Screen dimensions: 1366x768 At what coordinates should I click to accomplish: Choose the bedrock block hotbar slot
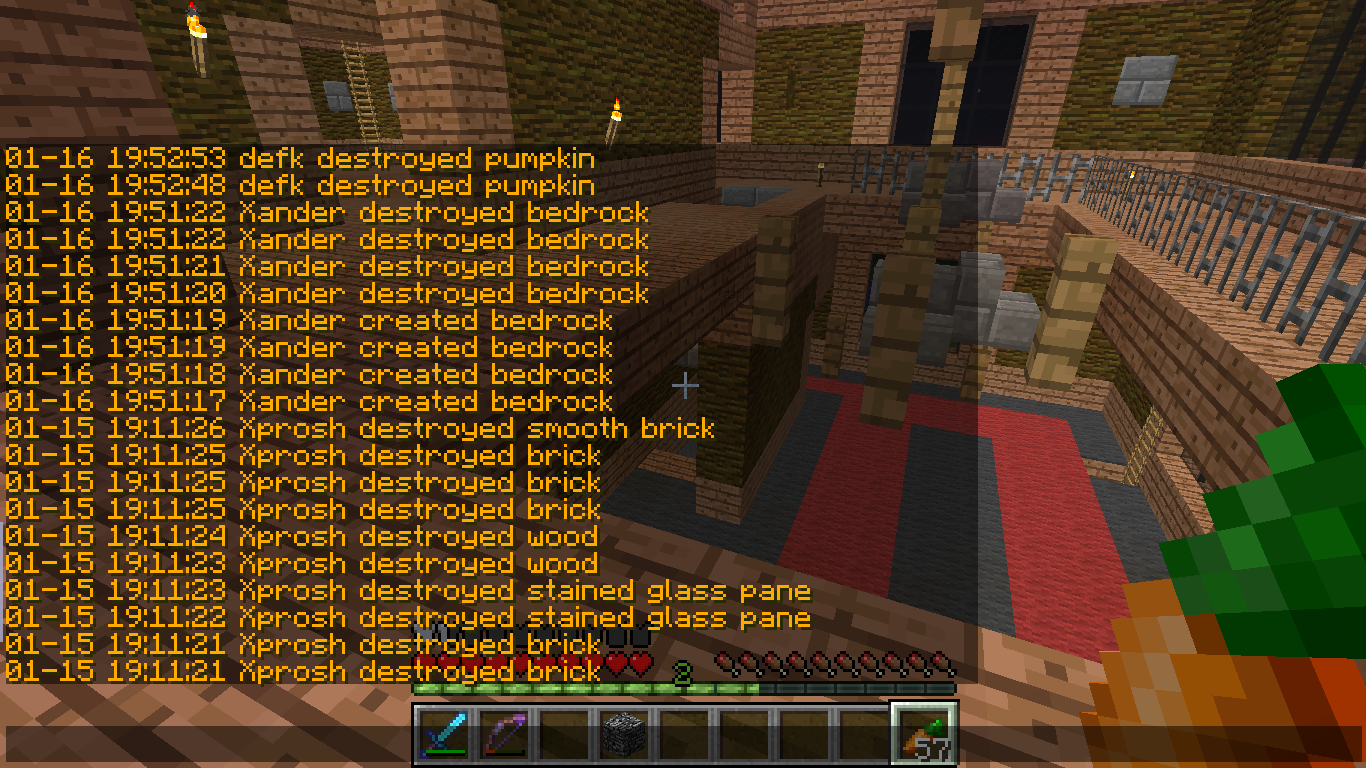pos(624,733)
